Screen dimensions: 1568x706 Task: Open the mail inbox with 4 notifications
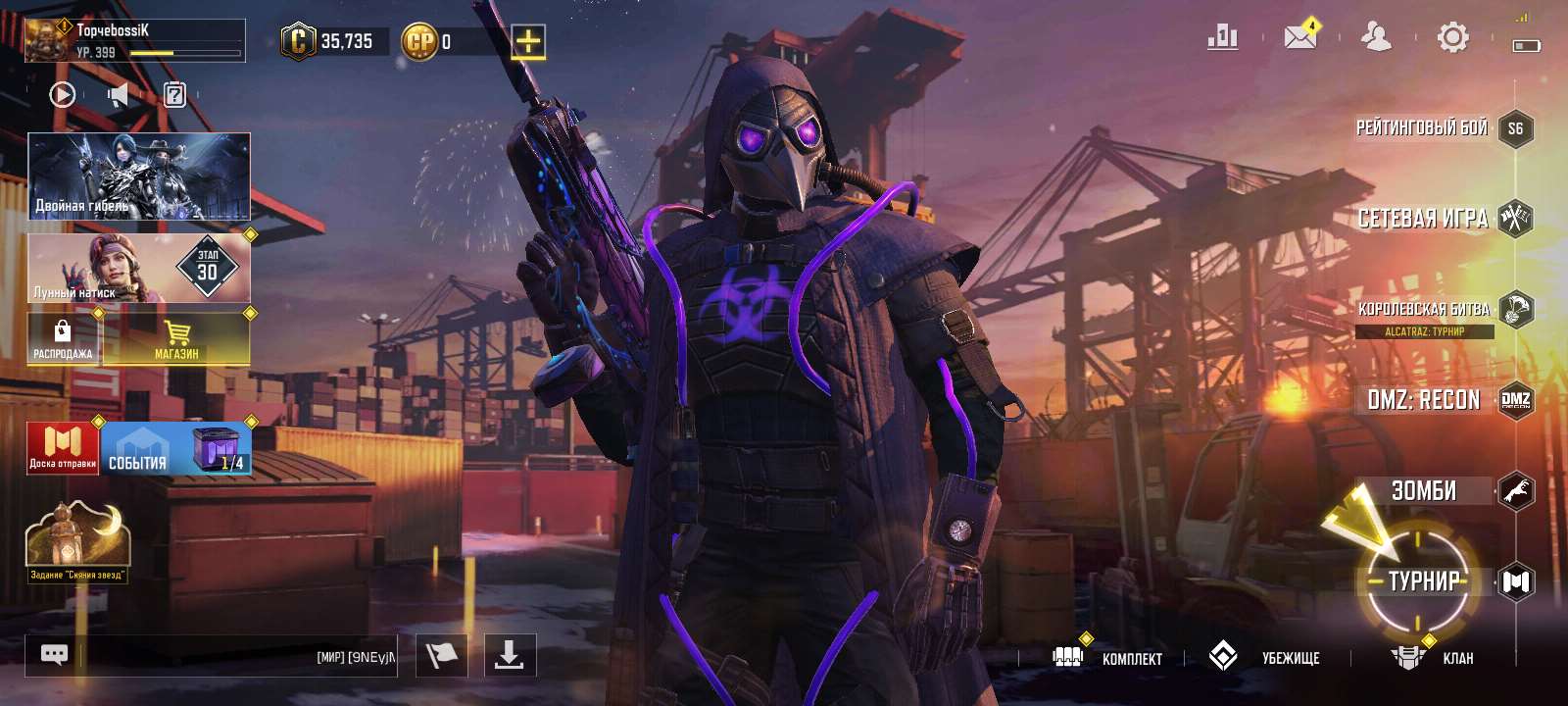(1299, 37)
